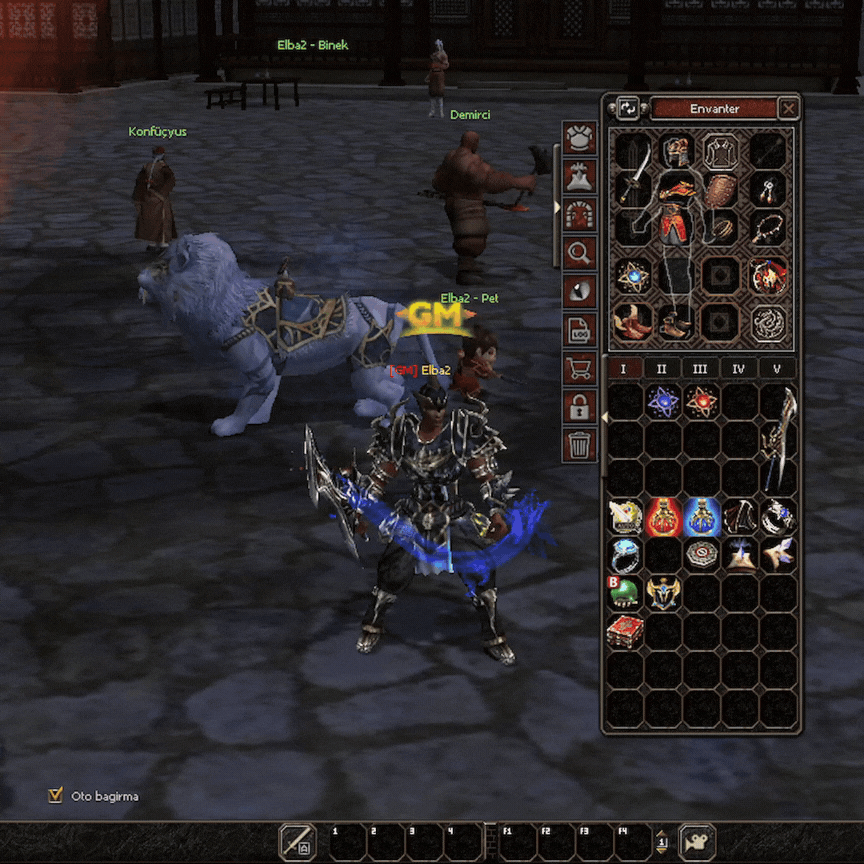Screen dimensions: 864x864
Task: Open the LOG file button
Action: tap(580, 329)
